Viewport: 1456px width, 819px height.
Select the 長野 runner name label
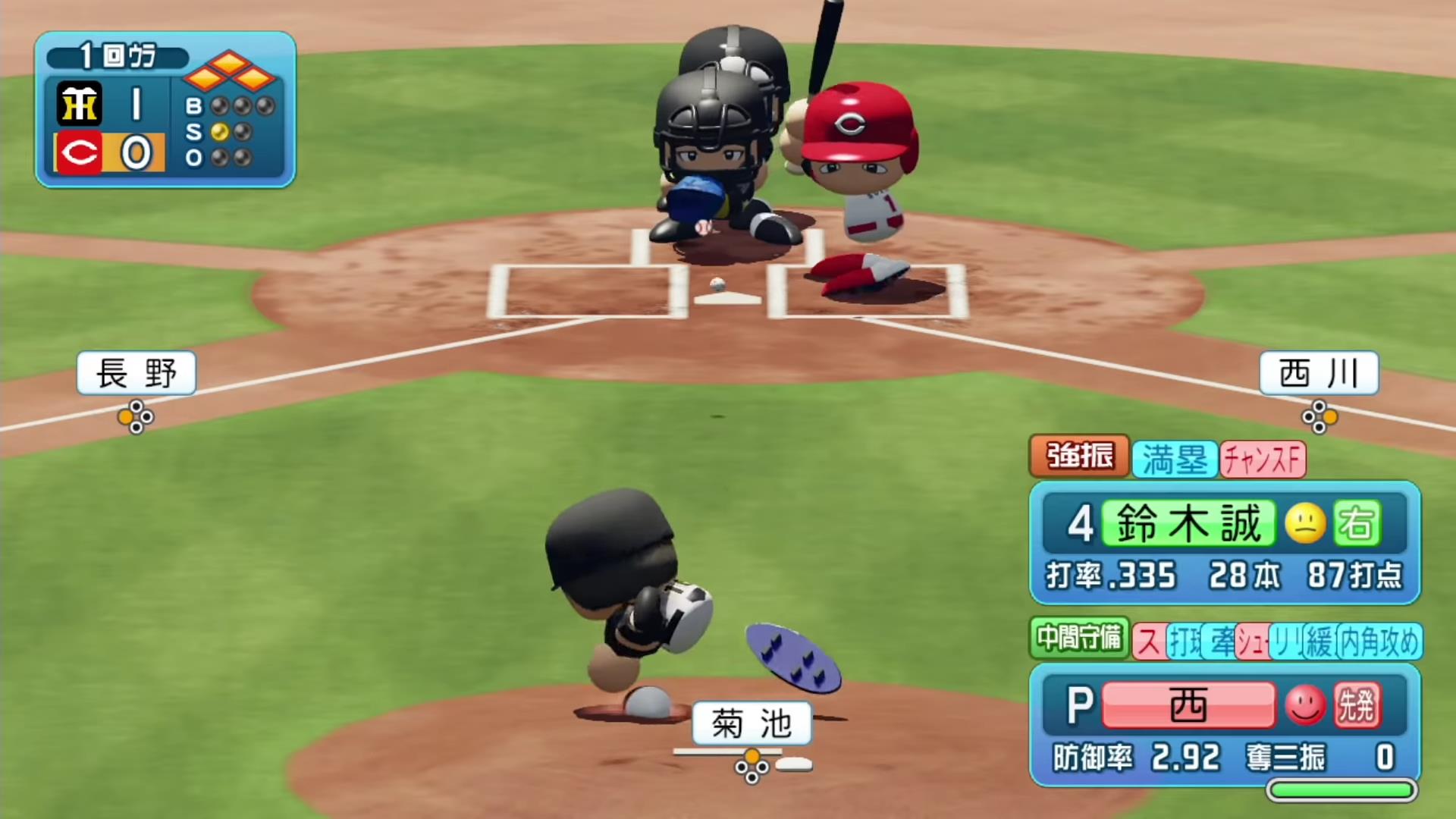tap(136, 373)
